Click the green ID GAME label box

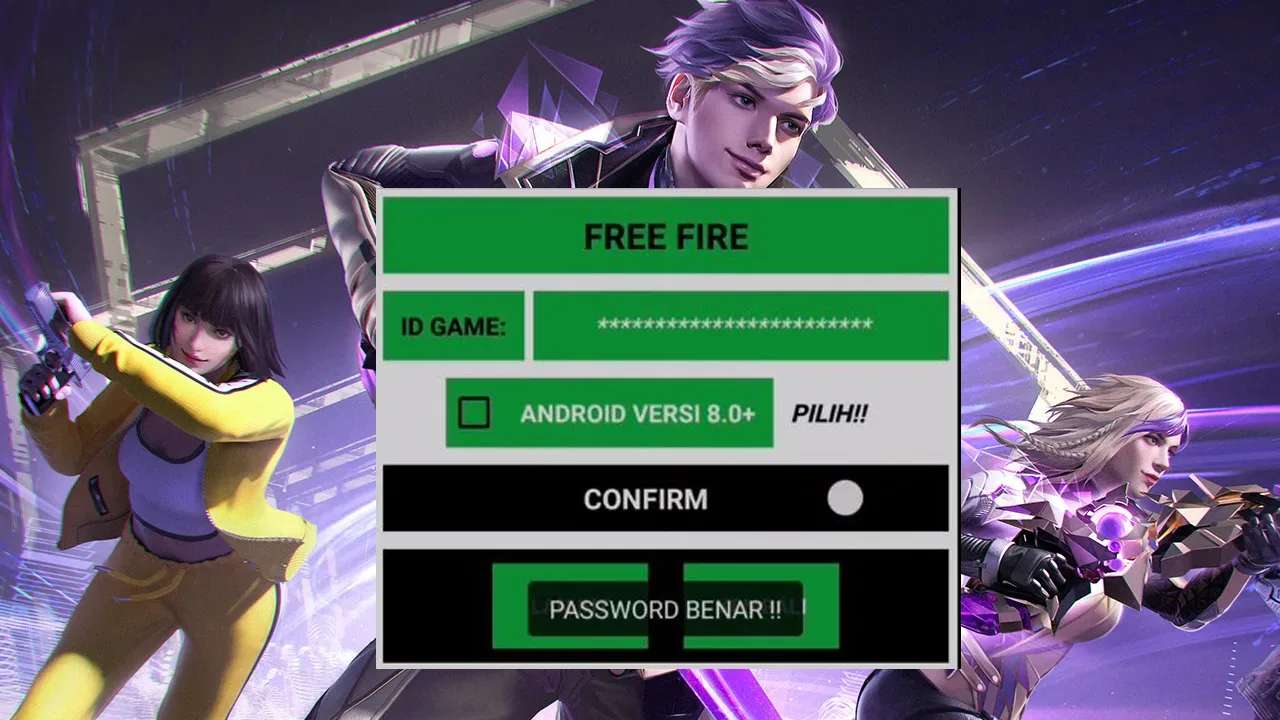[453, 324]
